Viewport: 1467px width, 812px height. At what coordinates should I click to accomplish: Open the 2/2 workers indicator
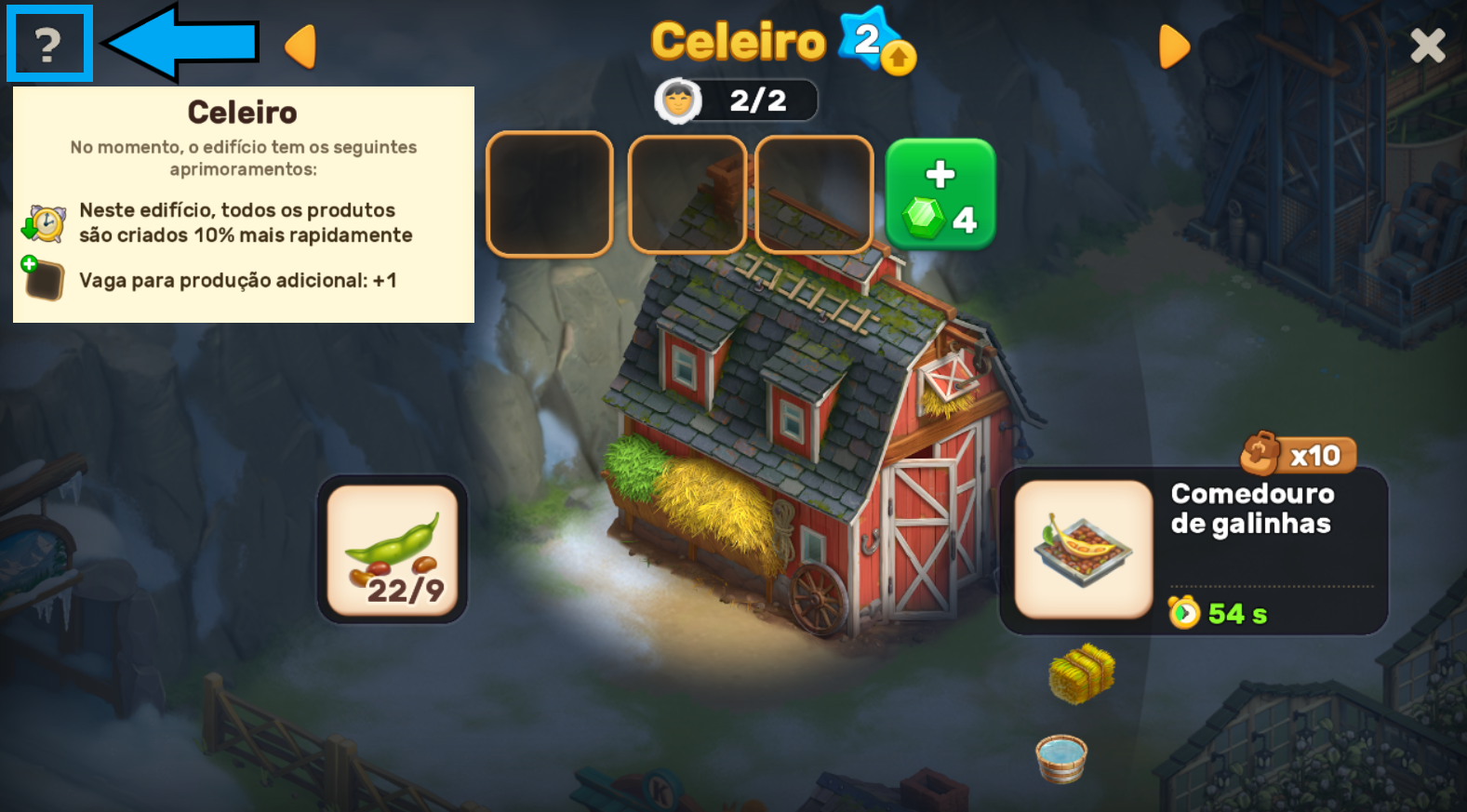736,100
